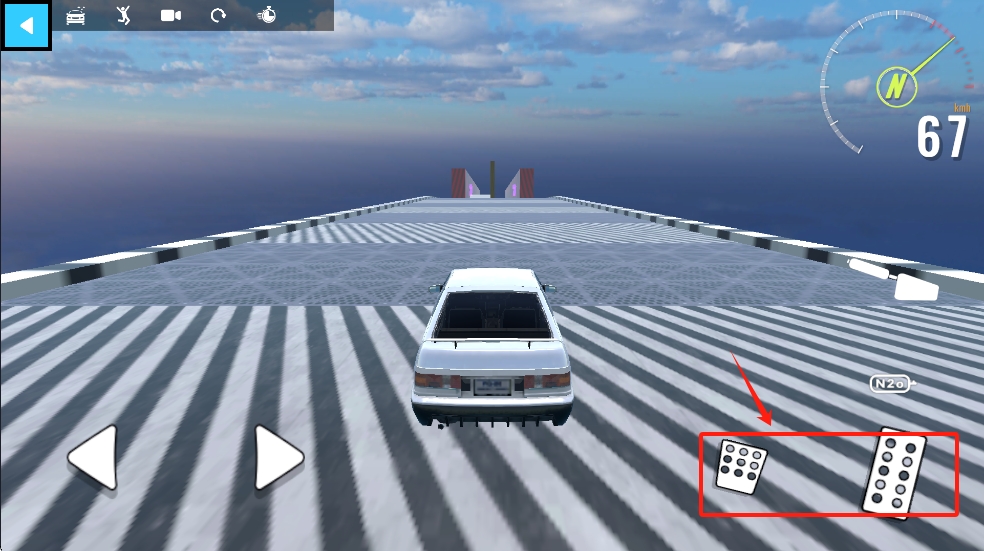Activate the stopwatch icon
This screenshot has height=551, width=984.
267,15
